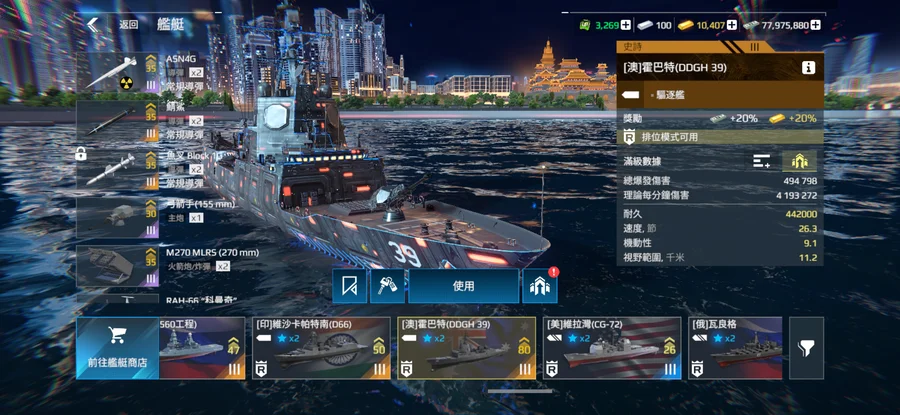Open the stats comparison list icon

tap(762, 161)
